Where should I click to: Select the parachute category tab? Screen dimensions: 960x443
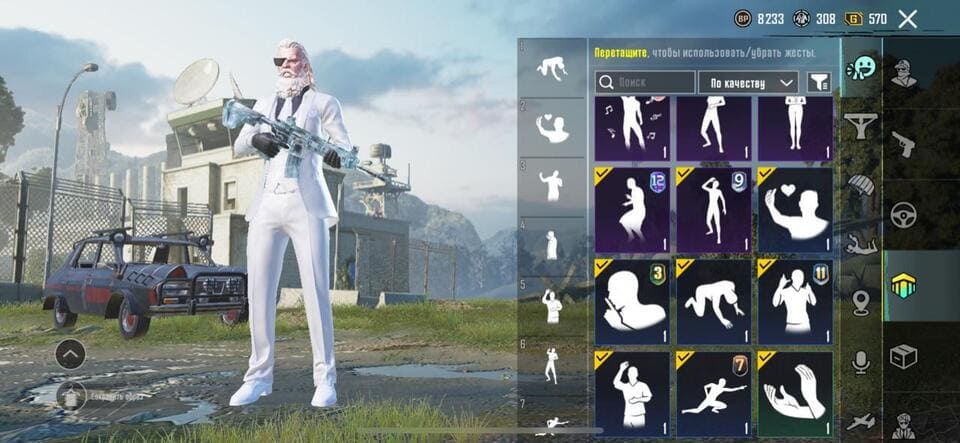coord(860,185)
